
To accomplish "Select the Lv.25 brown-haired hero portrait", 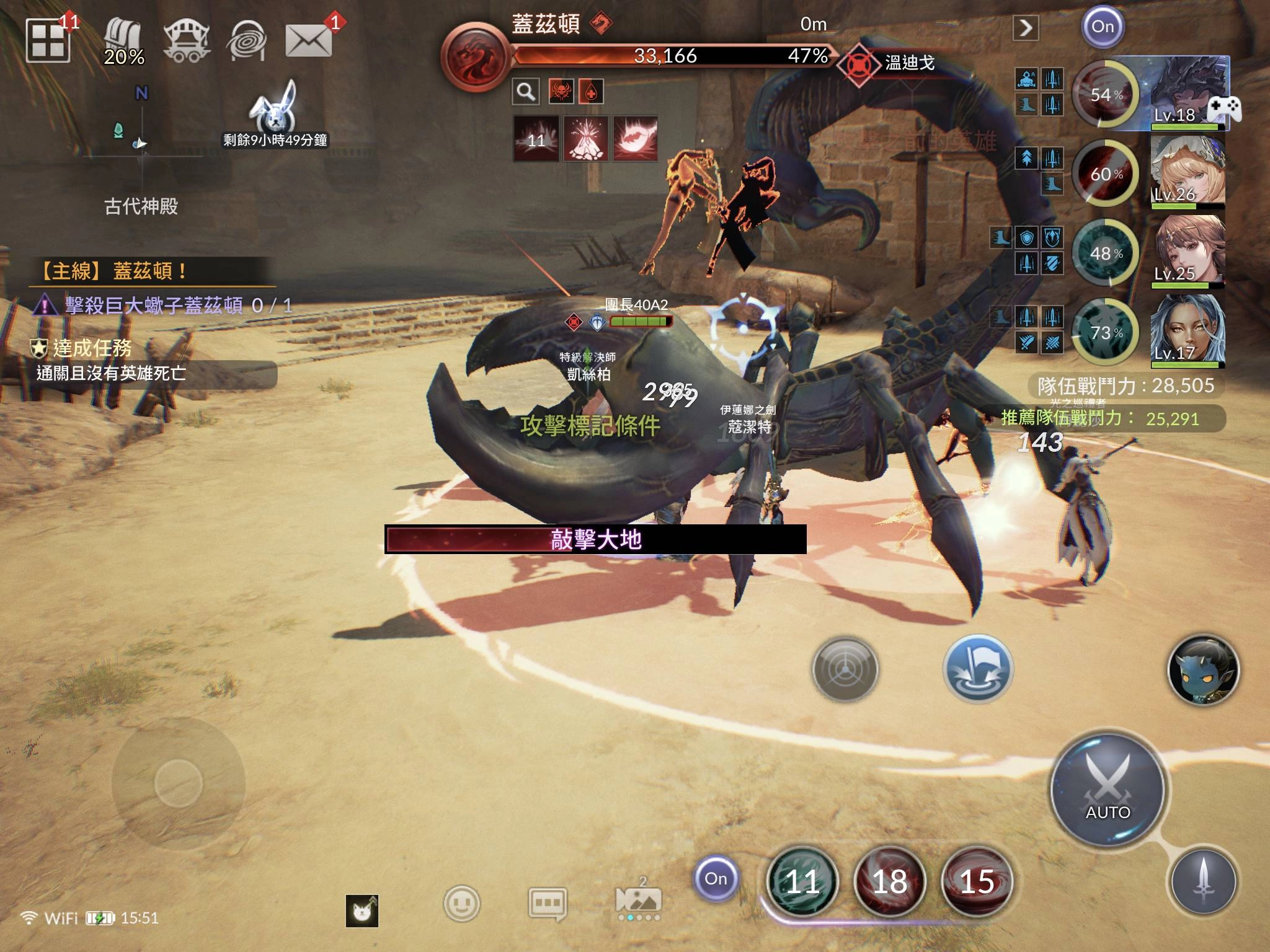I will coord(1189,250).
